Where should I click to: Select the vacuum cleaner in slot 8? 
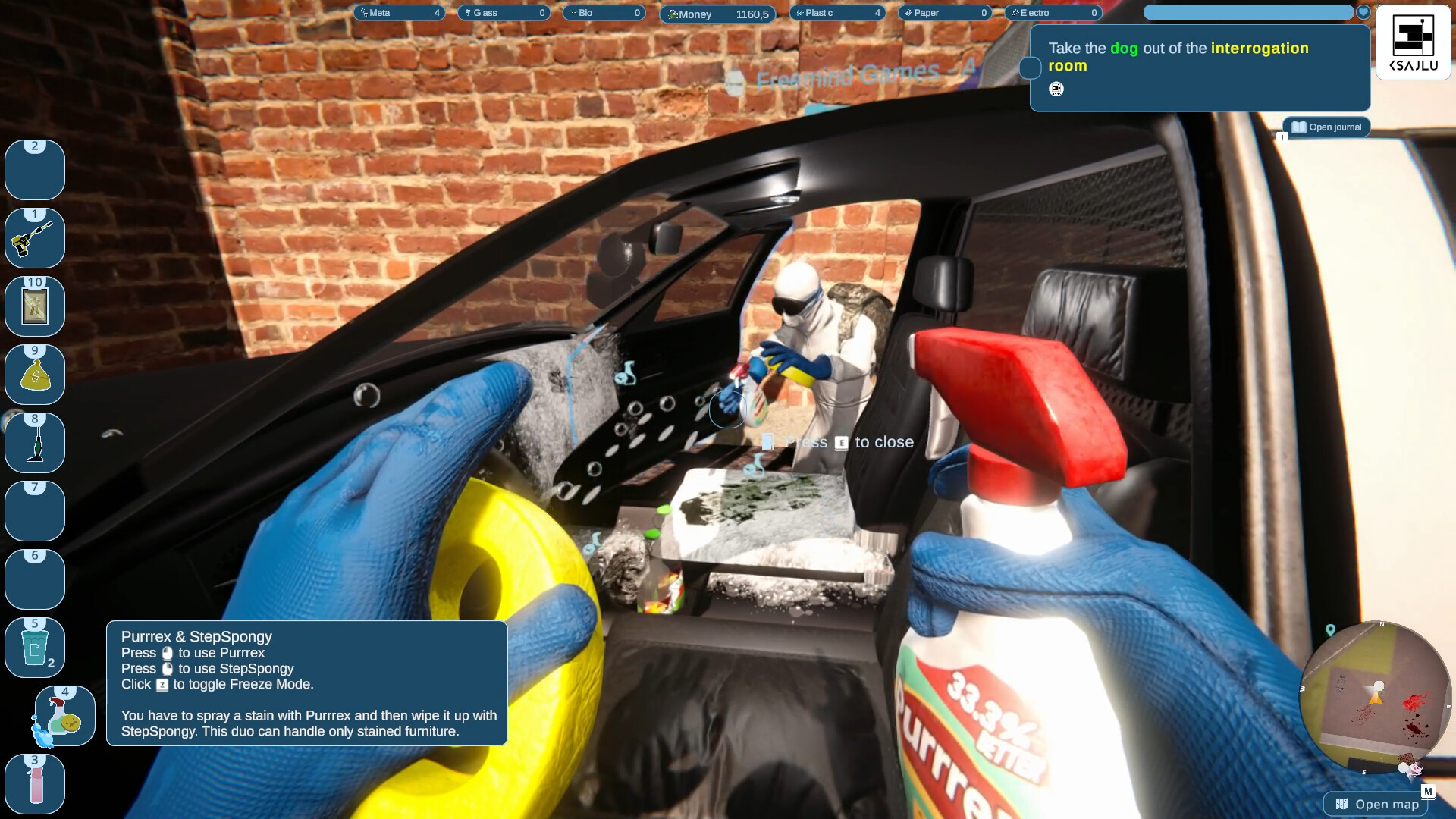pyautogui.click(x=34, y=443)
